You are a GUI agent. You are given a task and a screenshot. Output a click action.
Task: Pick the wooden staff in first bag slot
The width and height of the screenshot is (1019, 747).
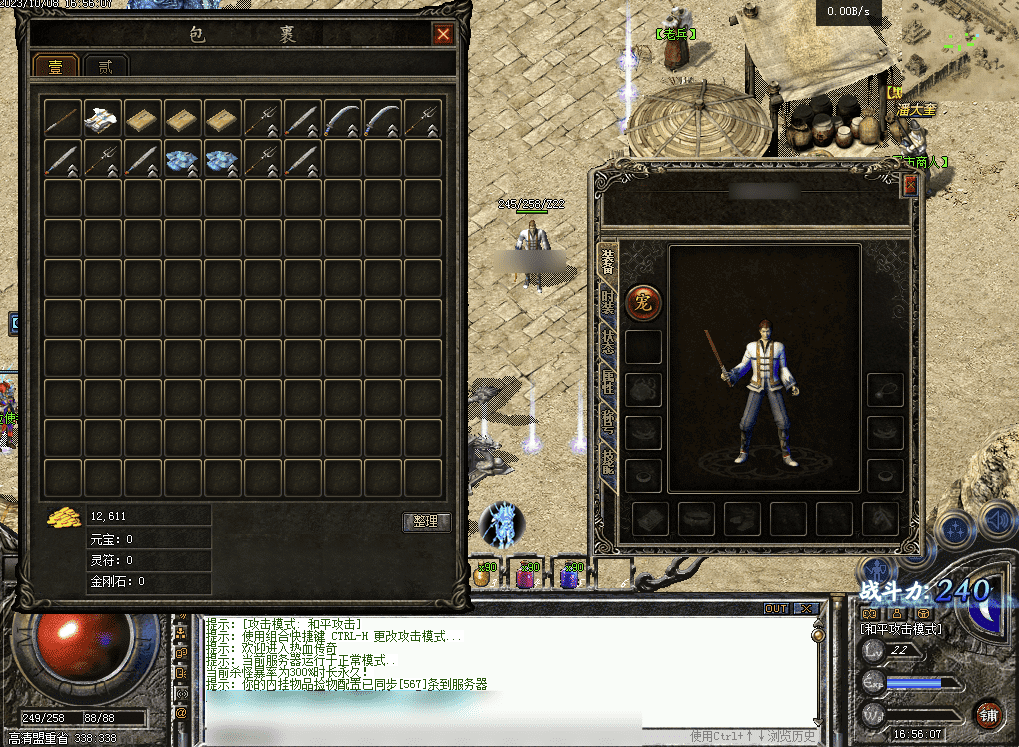pos(63,118)
